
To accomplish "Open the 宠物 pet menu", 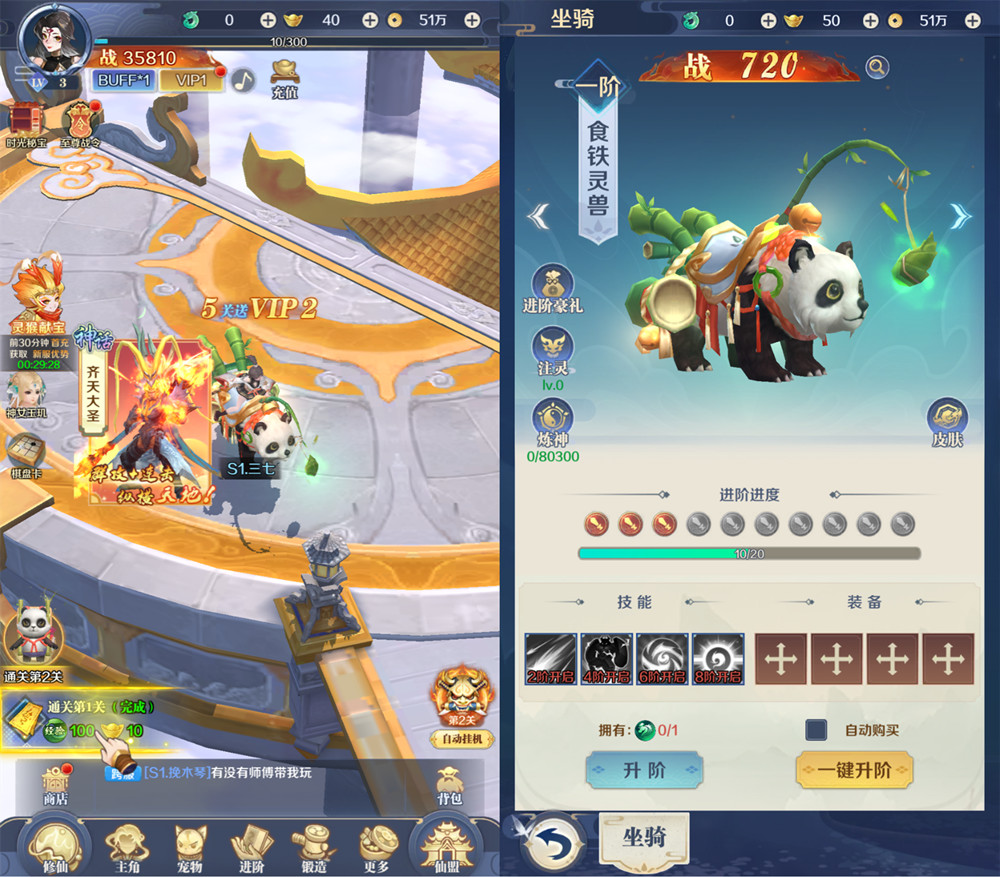I will pyautogui.click(x=189, y=847).
